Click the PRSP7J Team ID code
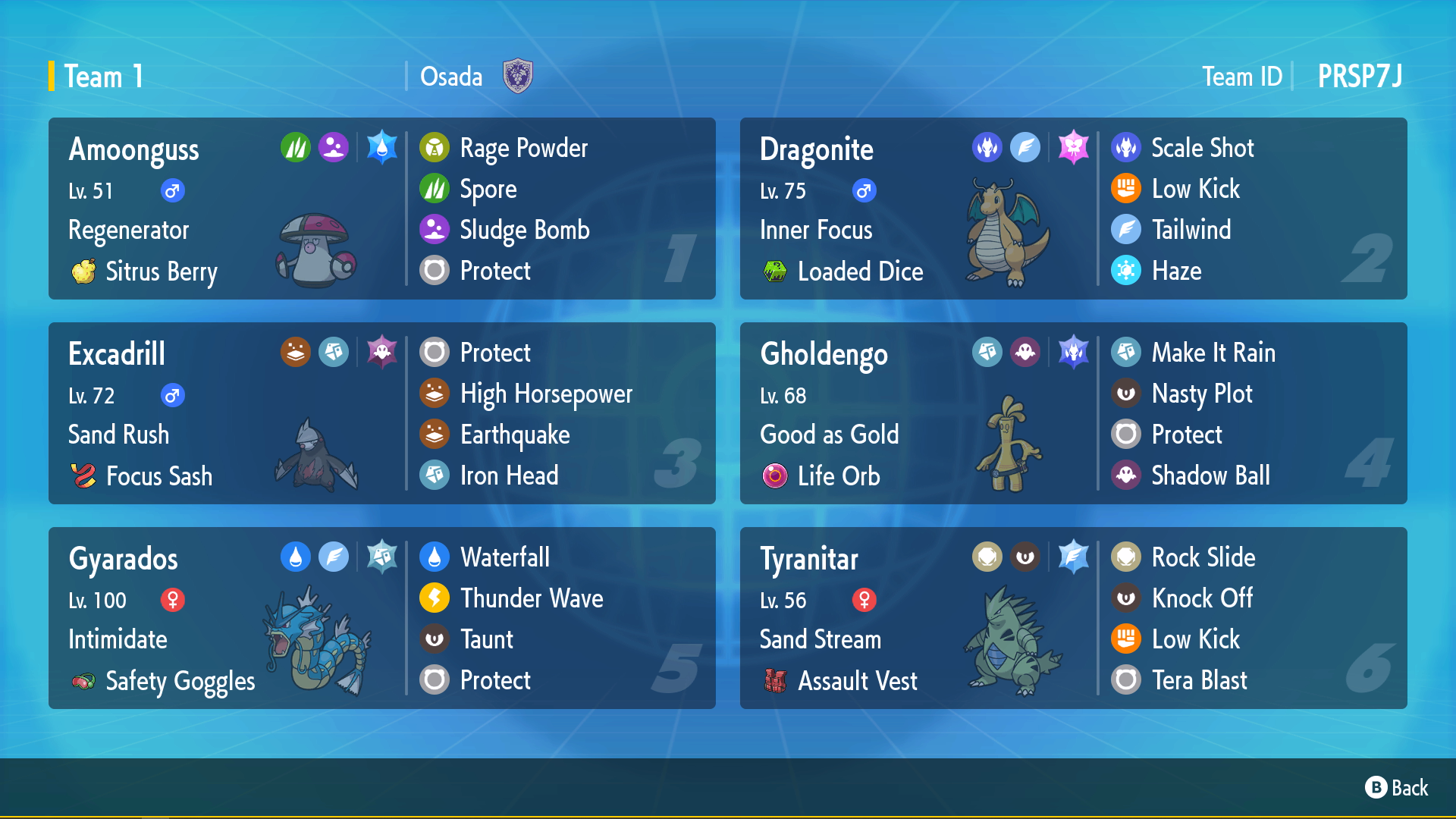The height and width of the screenshot is (819, 1456). pyautogui.click(x=1360, y=77)
